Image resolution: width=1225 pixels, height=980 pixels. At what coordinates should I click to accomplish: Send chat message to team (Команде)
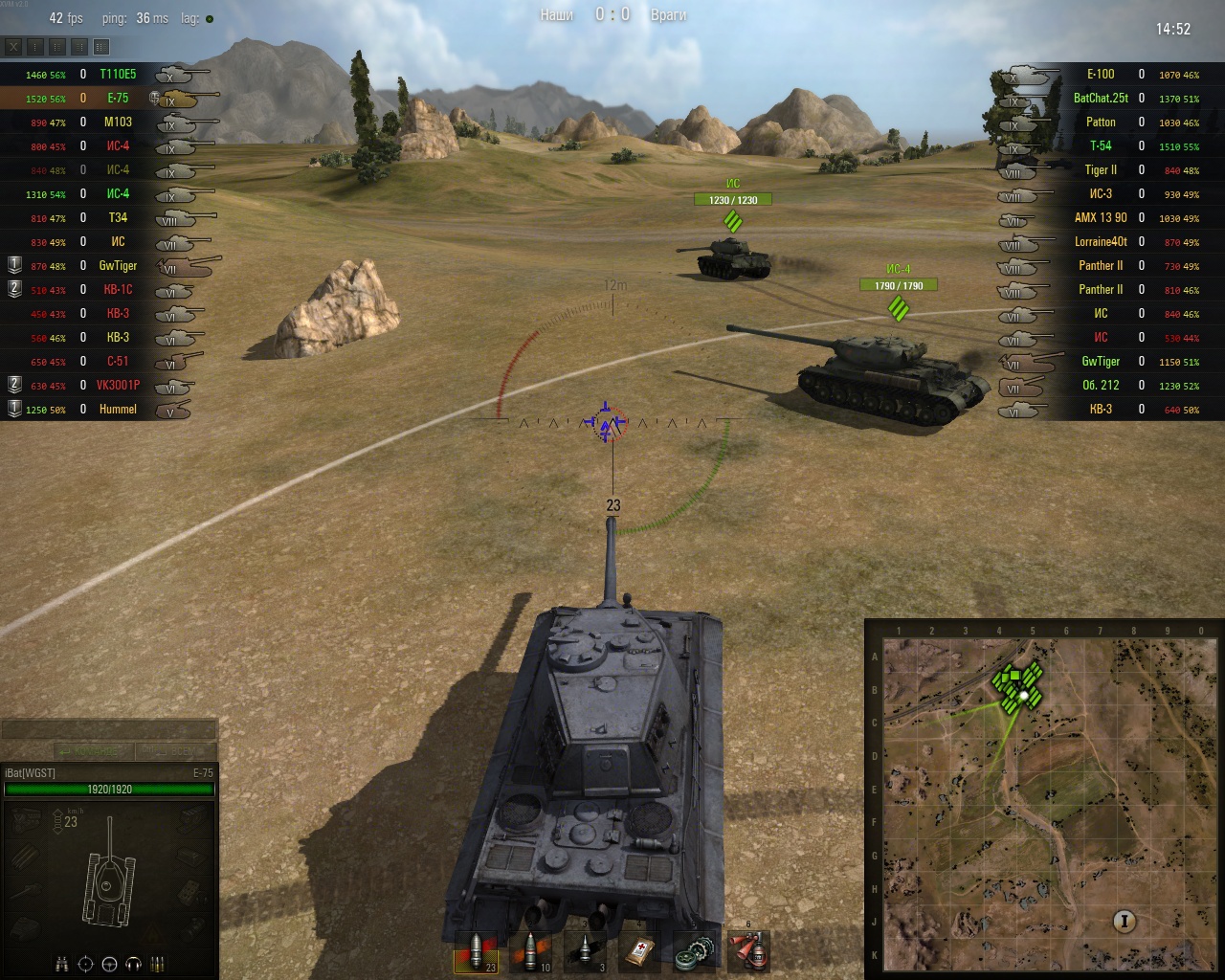click(x=93, y=751)
